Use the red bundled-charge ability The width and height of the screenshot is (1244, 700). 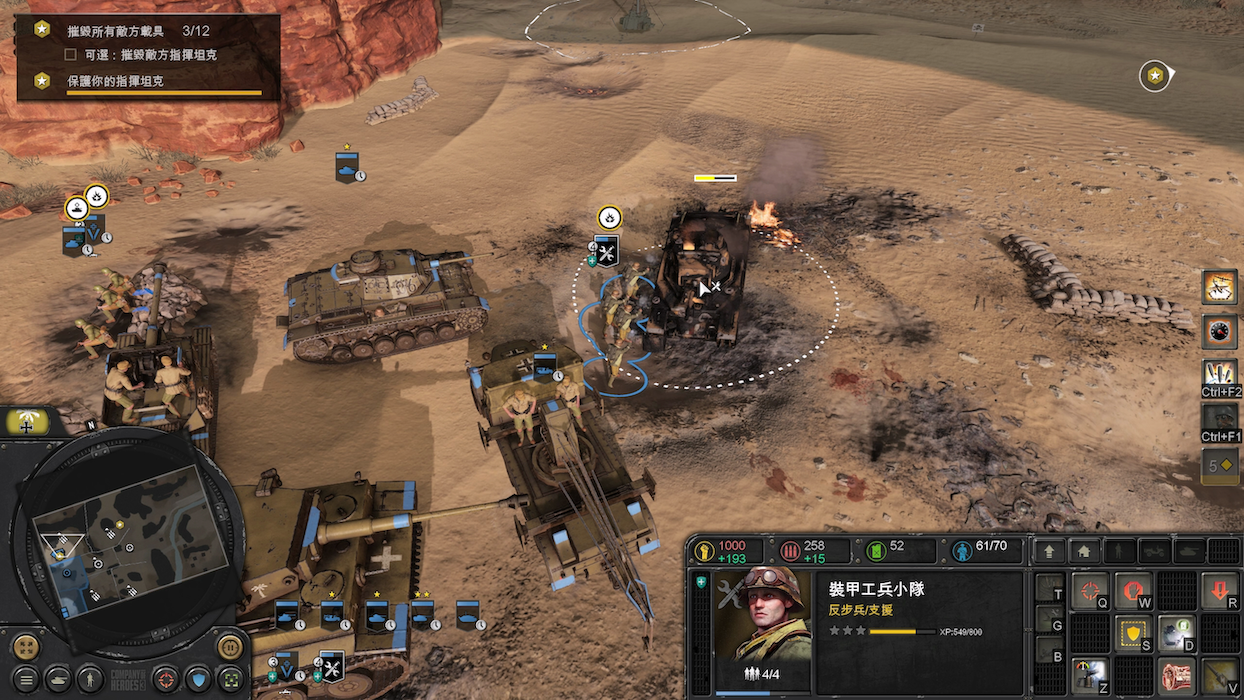(1176, 676)
